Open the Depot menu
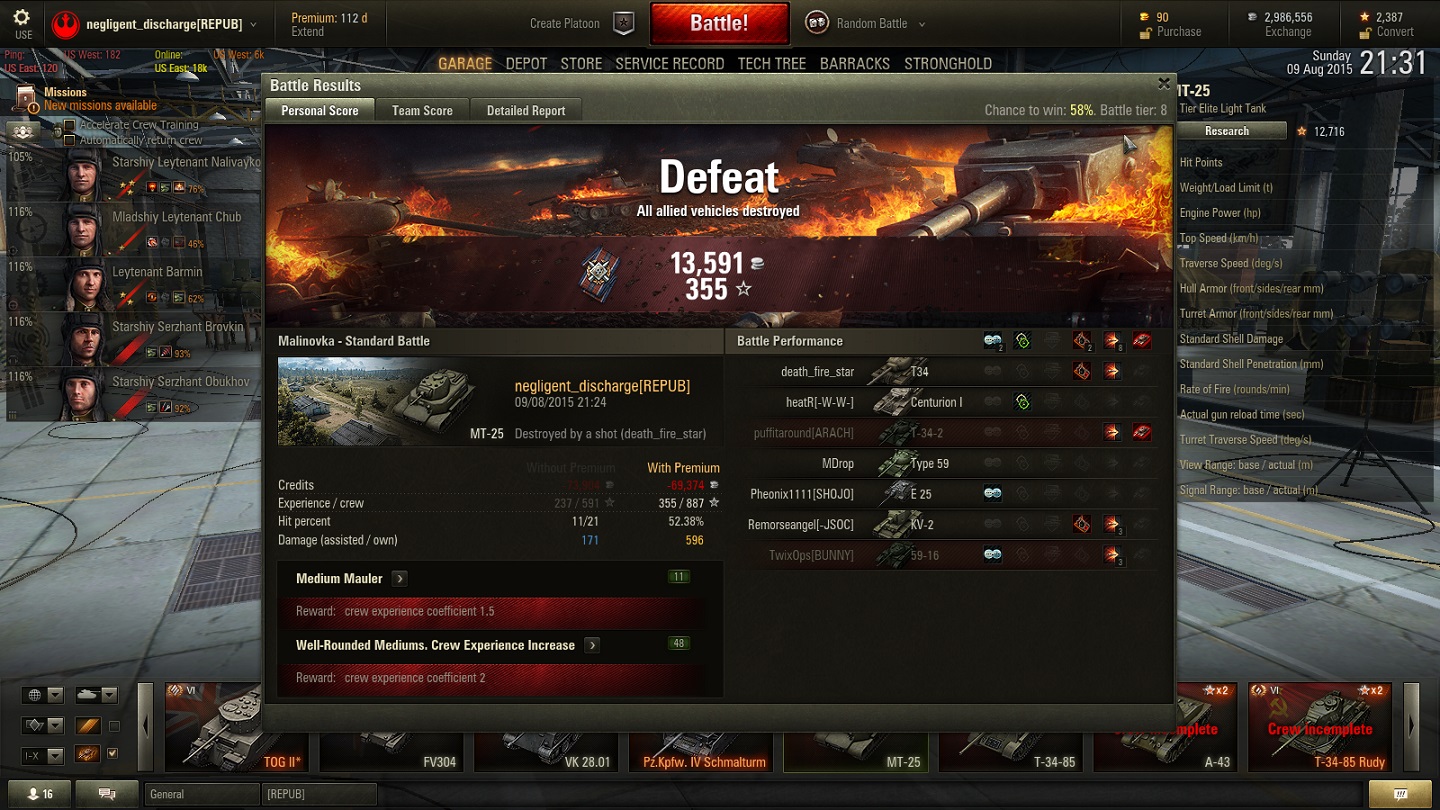Viewport: 1440px width, 810px height. [x=526, y=63]
